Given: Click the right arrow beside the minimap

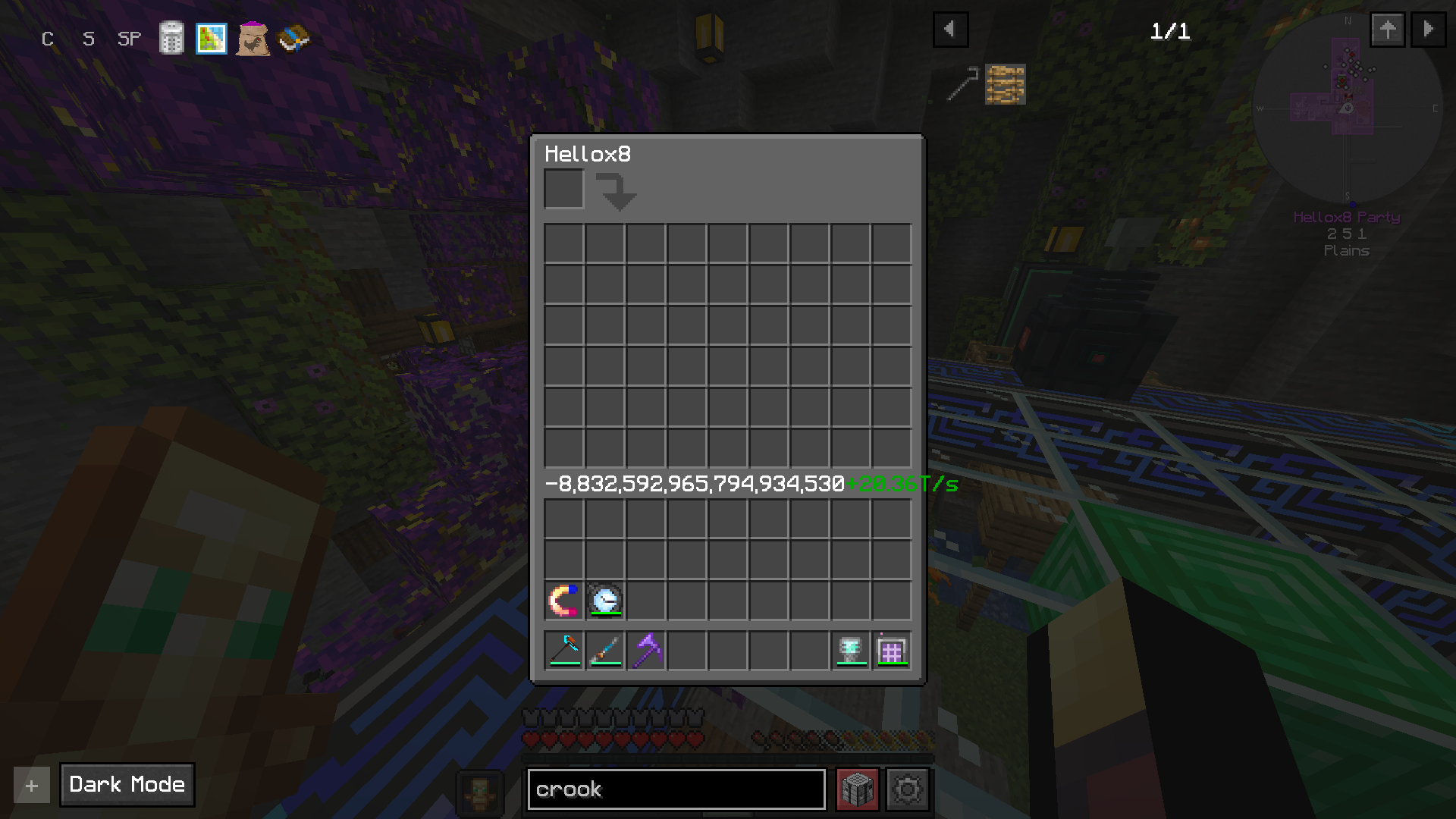Looking at the screenshot, I should pos(1428,30).
